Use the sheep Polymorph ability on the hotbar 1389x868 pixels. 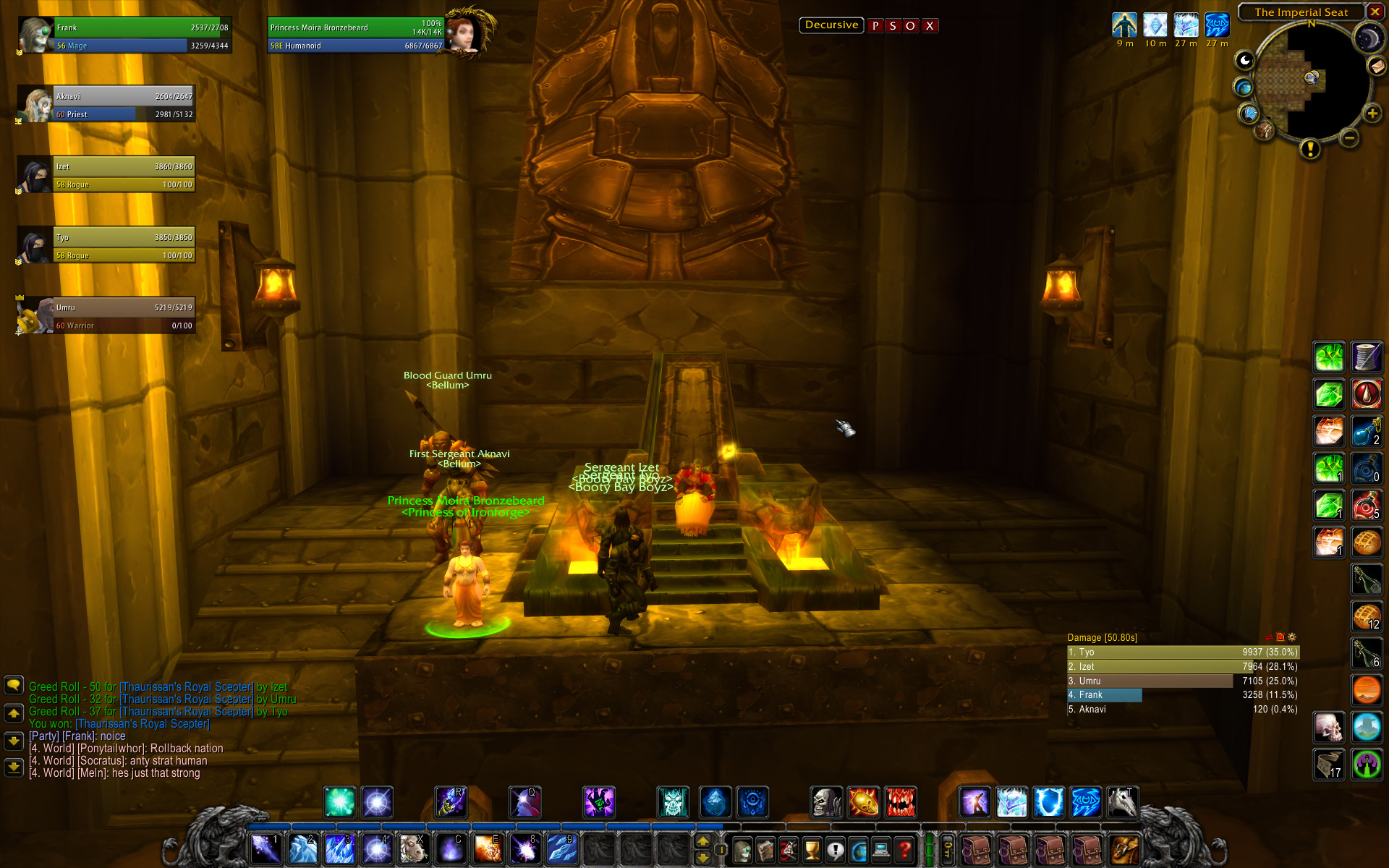(x=414, y=849)
